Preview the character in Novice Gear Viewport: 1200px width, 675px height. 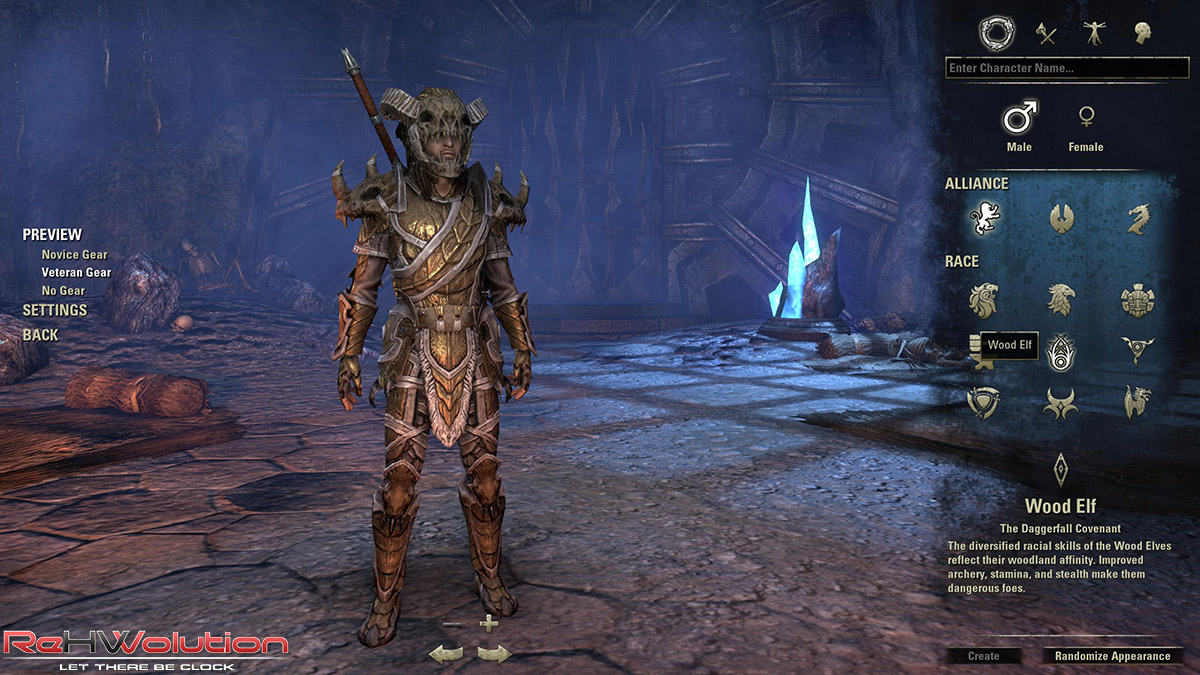pyautogui.click(x=74, y=255)
